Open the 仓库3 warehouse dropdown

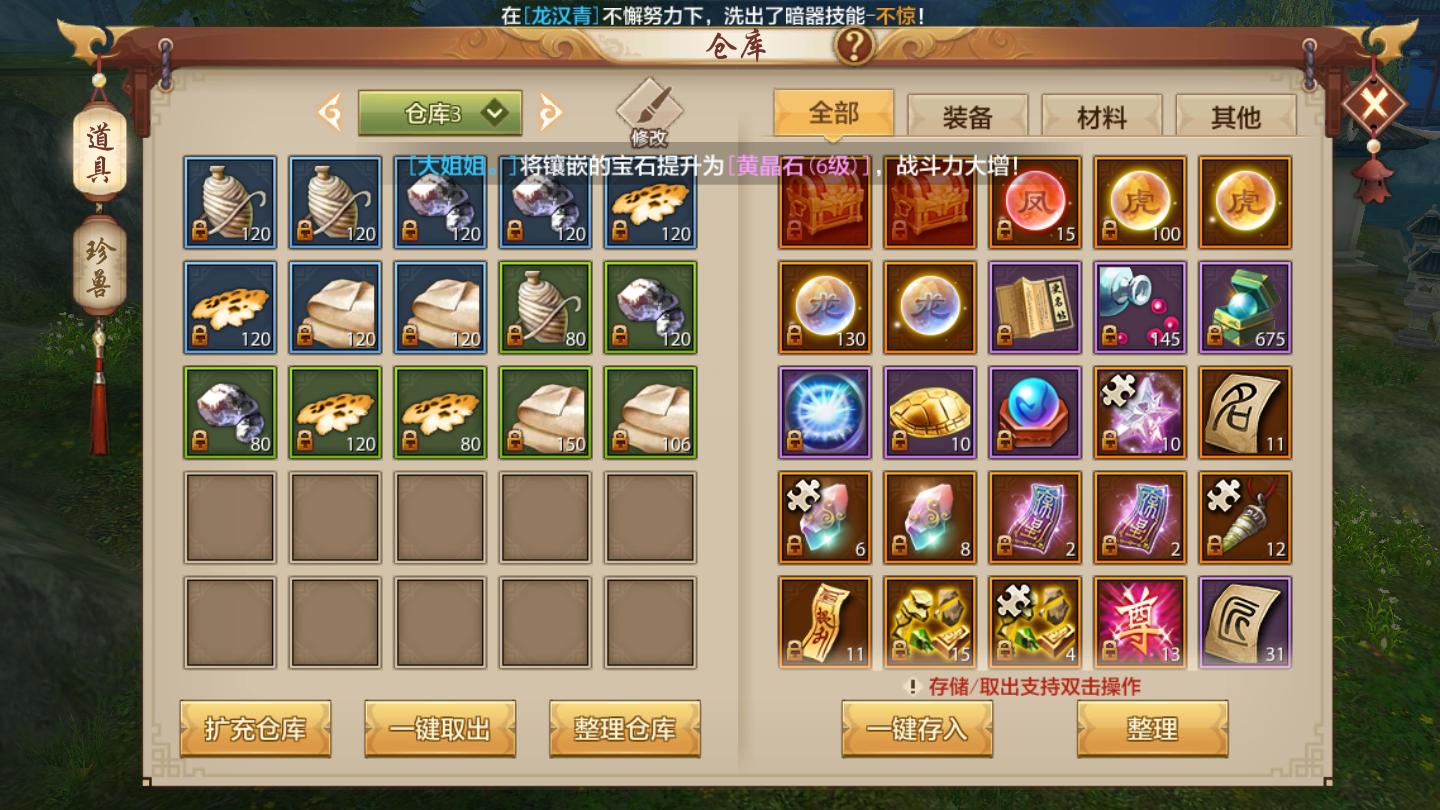[438, 112]
